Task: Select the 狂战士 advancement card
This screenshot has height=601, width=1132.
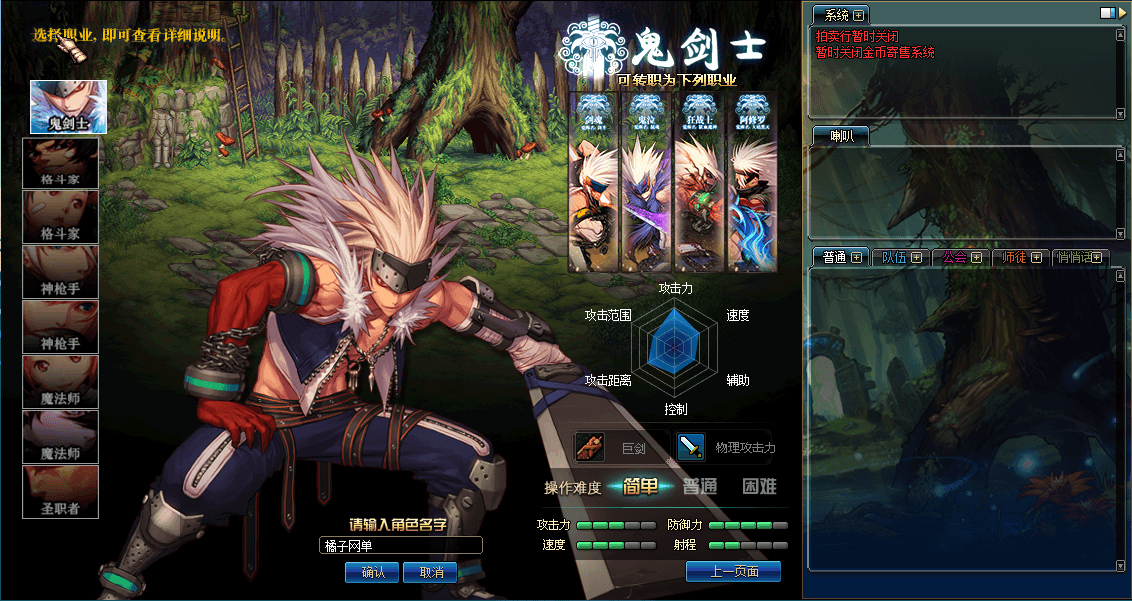Action: (x=699, y=182)
